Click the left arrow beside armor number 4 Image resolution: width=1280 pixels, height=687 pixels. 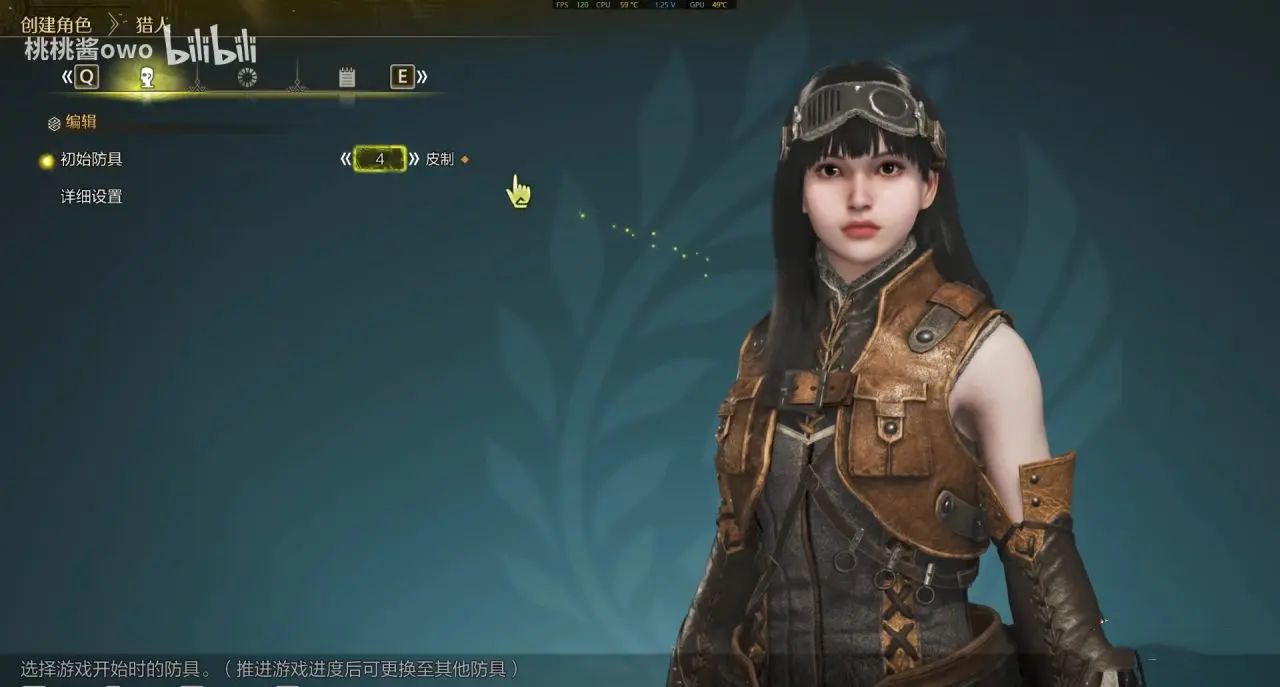(x=346, y=159)
